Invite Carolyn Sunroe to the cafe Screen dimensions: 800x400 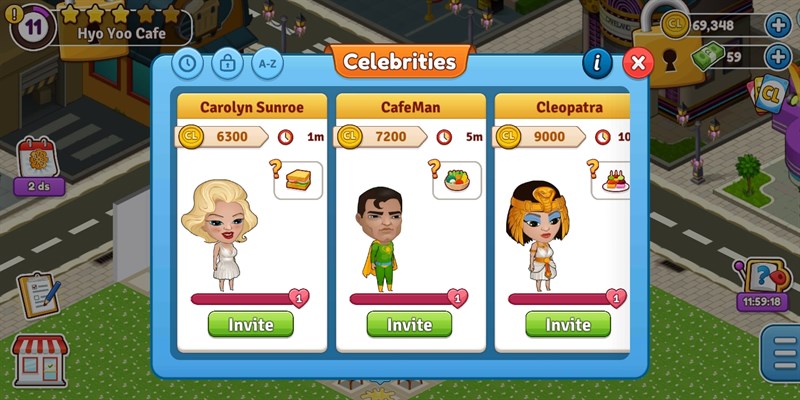pyautogui.click(x=250, y=324)
